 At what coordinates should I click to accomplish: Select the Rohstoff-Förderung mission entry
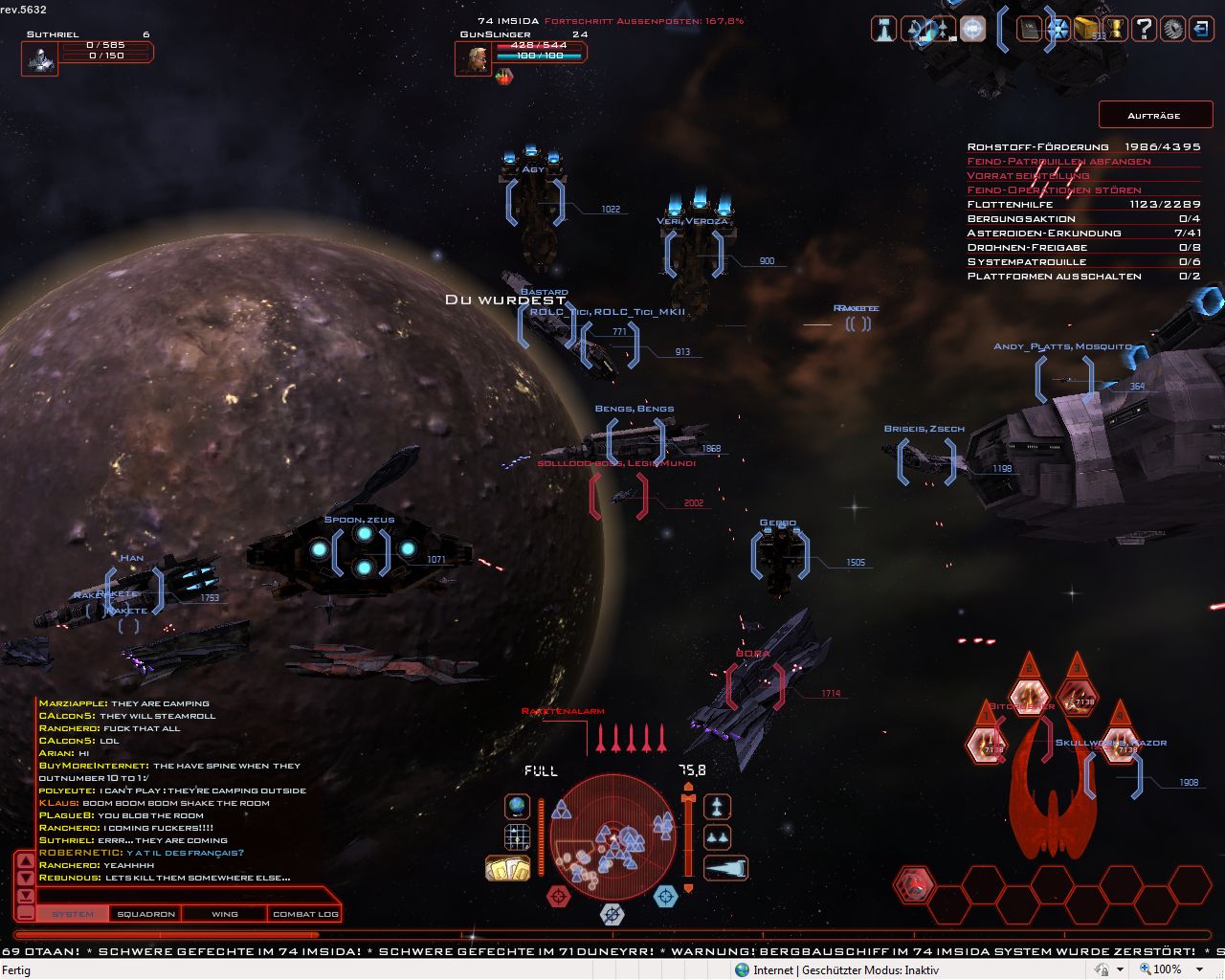point(1083,146)
